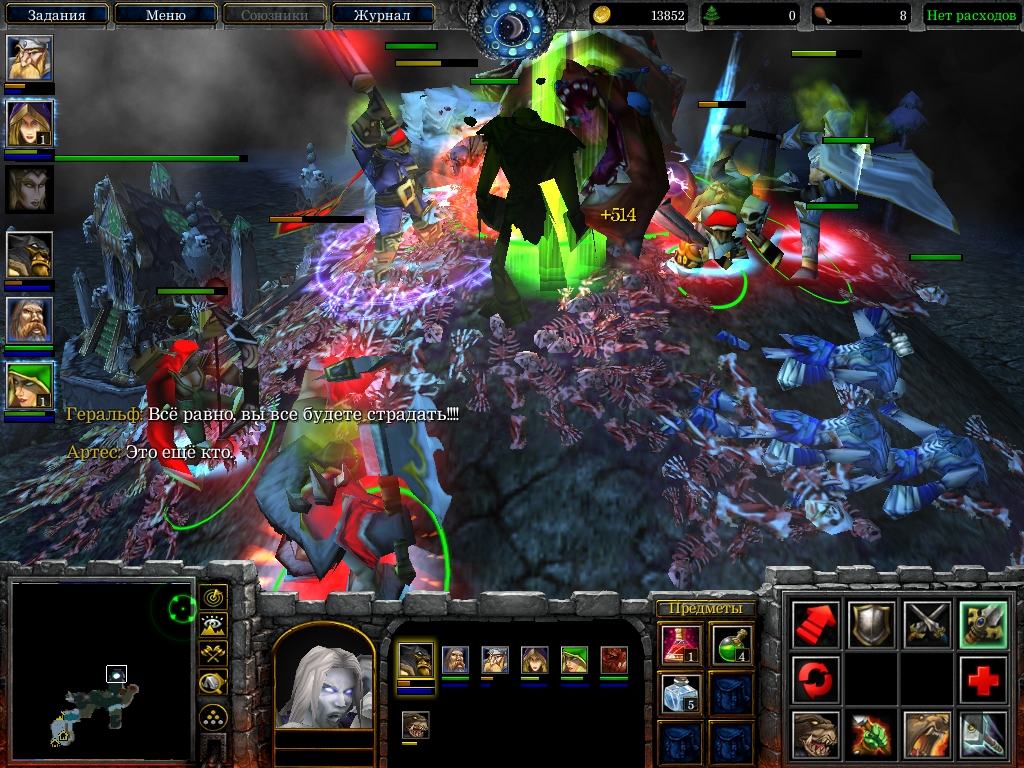This screenshot has height=768, width=1024.
Task: Activate the green fist hammer ability
Action: tap(871, 735)
